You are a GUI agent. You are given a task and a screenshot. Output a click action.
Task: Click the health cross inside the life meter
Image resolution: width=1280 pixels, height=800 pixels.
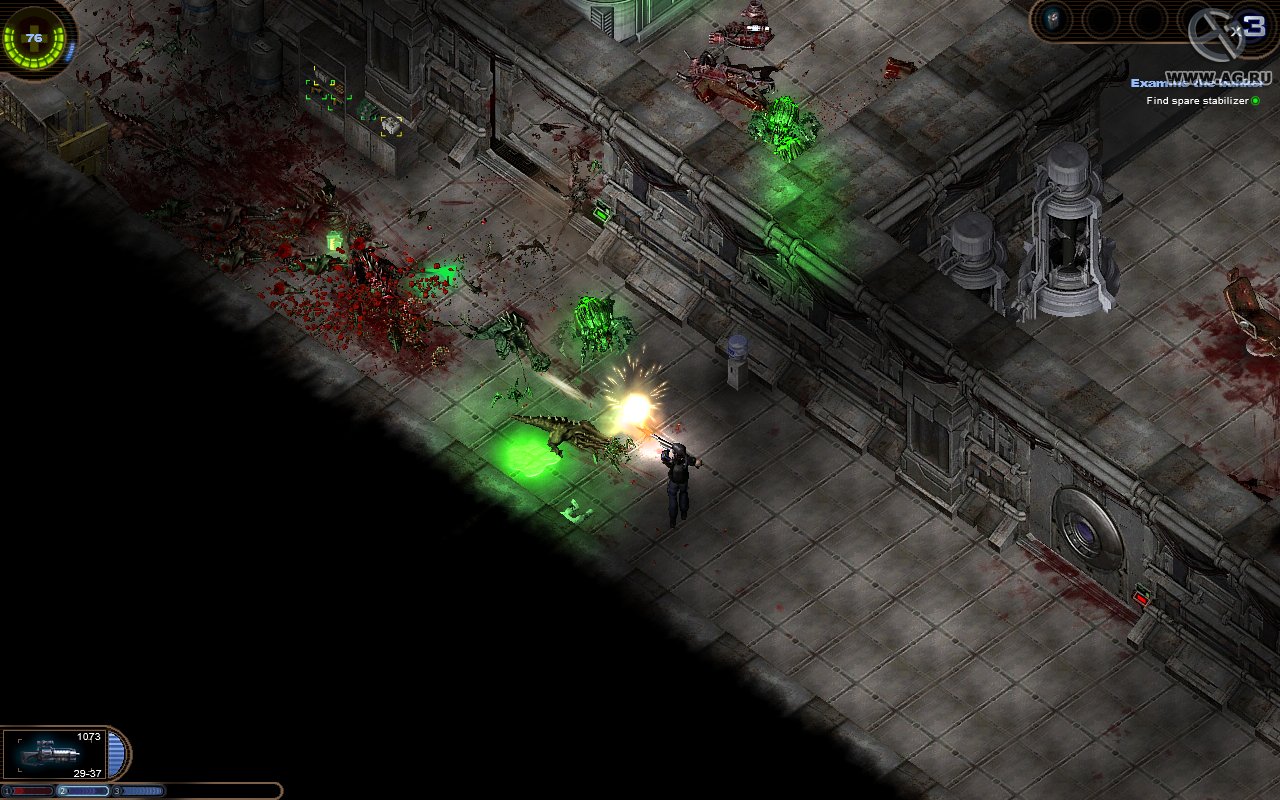33,36
